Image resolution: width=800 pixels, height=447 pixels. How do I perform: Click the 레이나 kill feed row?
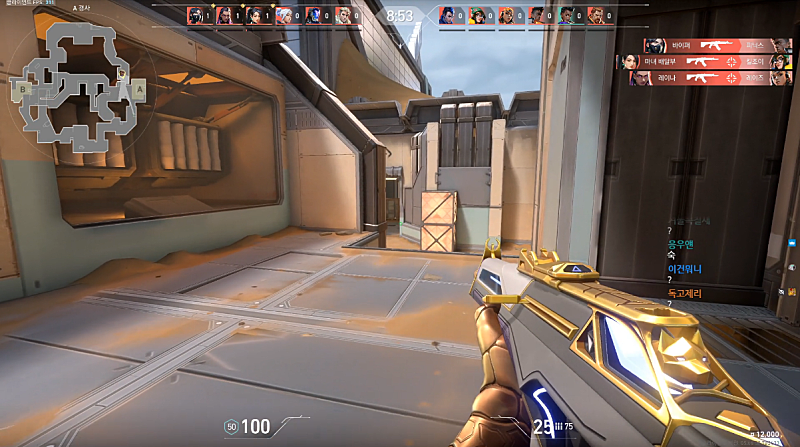click(710, 78)
